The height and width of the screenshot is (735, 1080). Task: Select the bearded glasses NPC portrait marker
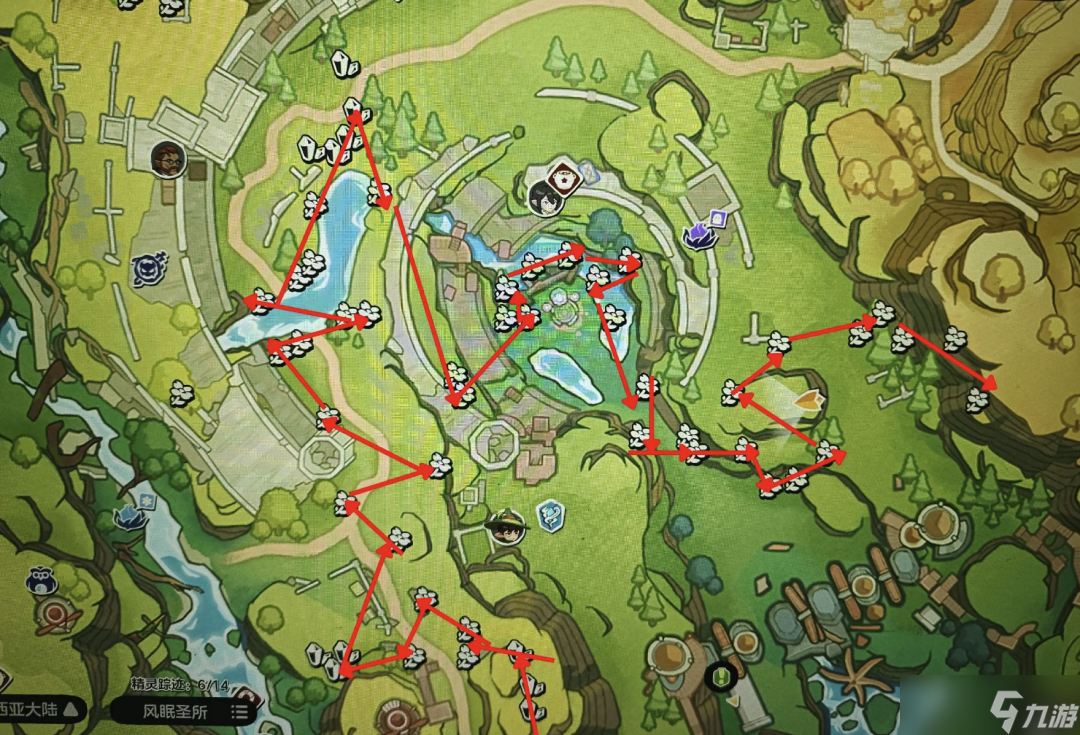[168, 158]
